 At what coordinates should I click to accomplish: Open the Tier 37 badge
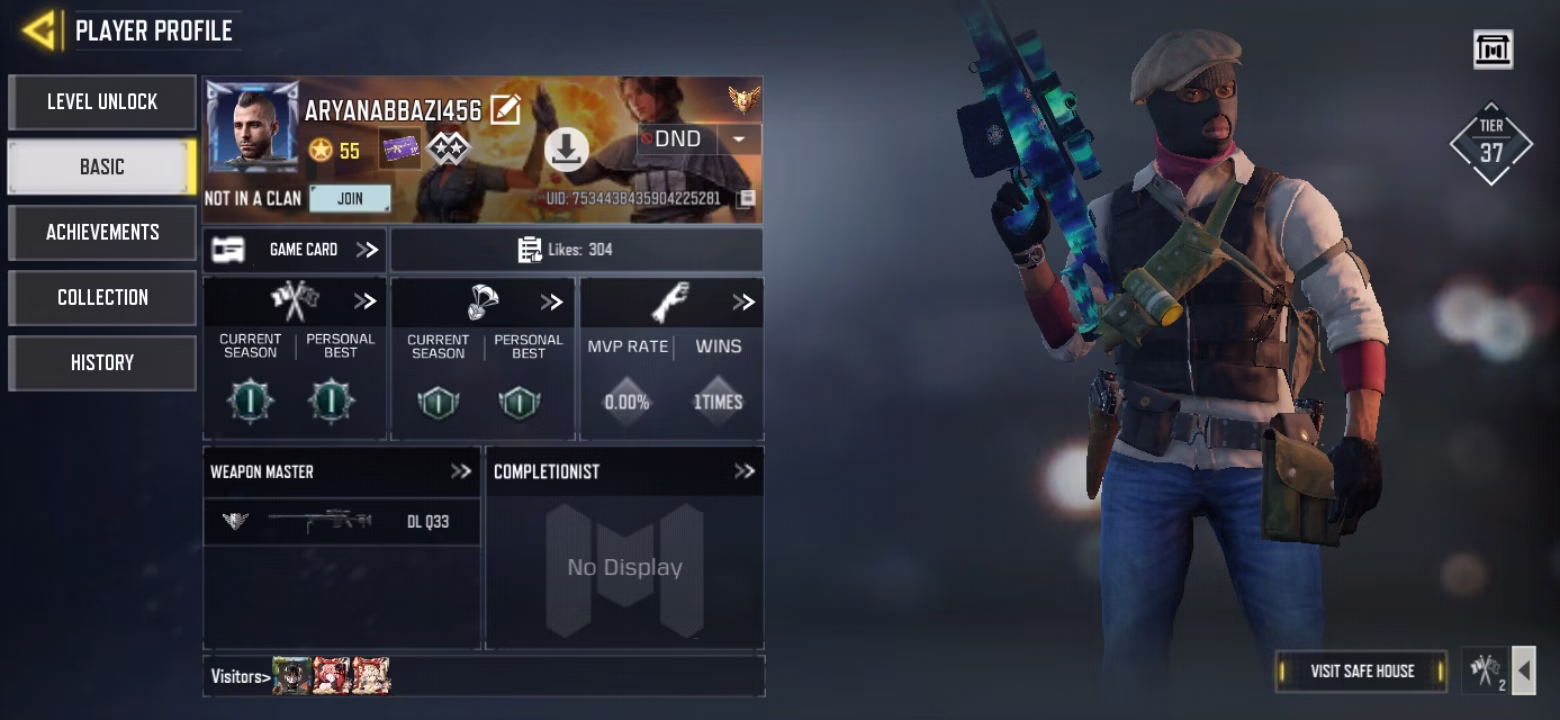click(1491, 145)
